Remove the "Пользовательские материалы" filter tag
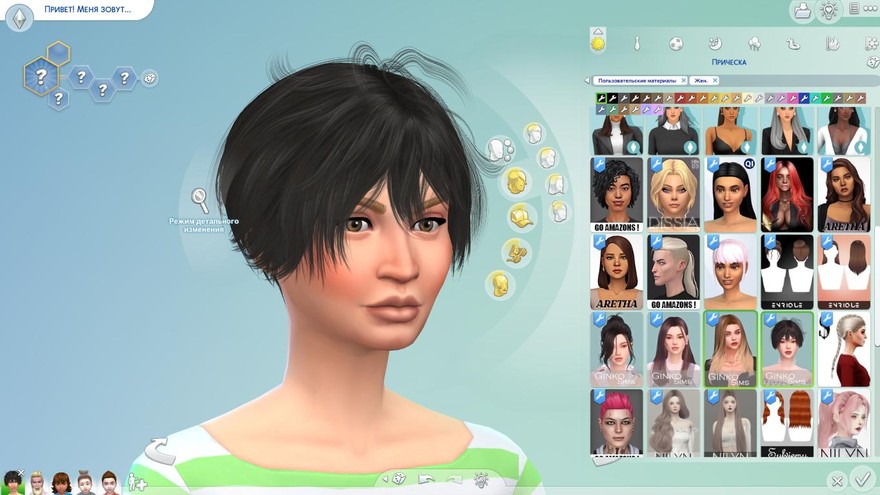 [x=683, y=80]
